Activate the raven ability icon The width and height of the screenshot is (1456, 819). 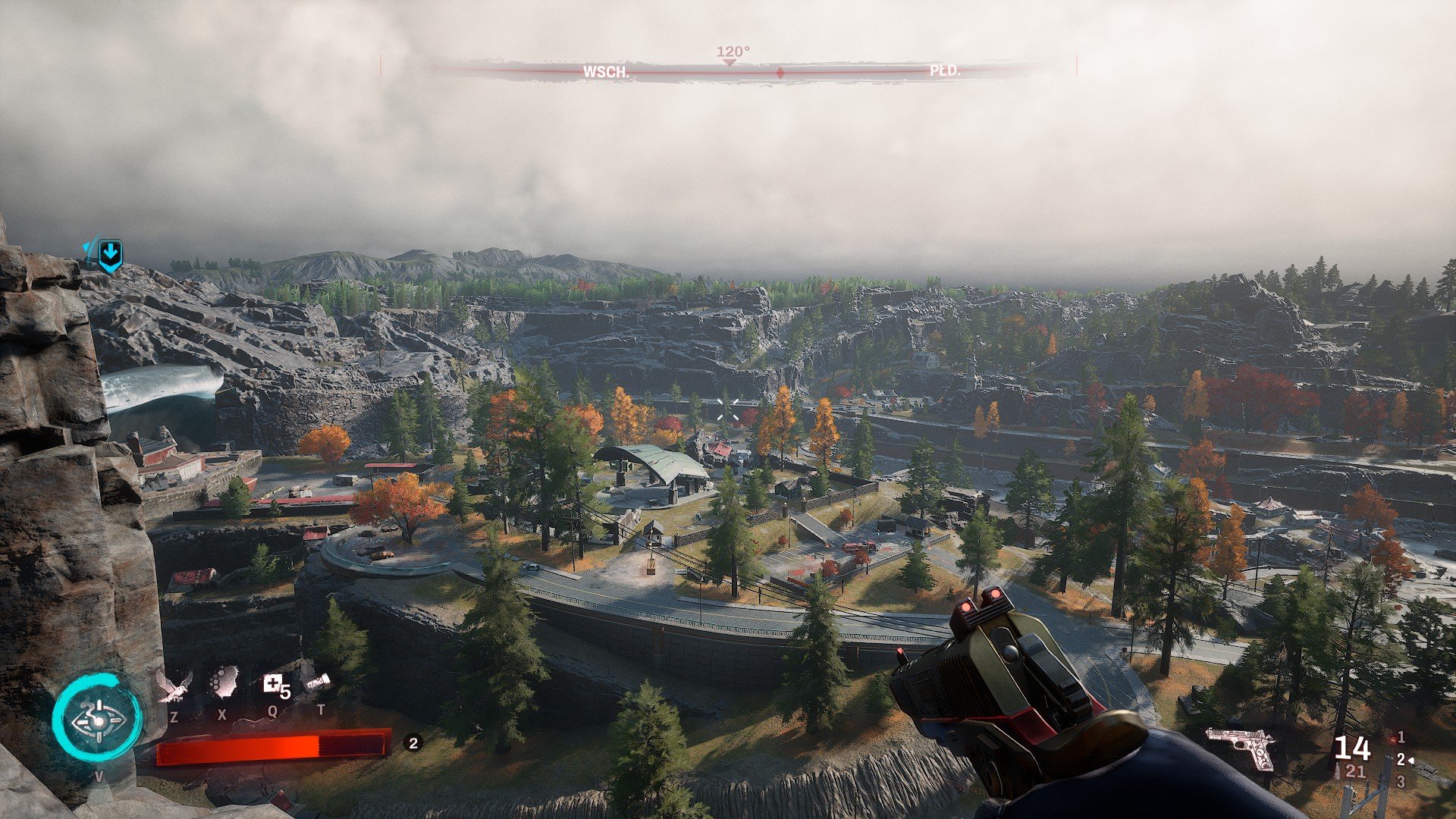pyautogui.click(x=174, y=685)
